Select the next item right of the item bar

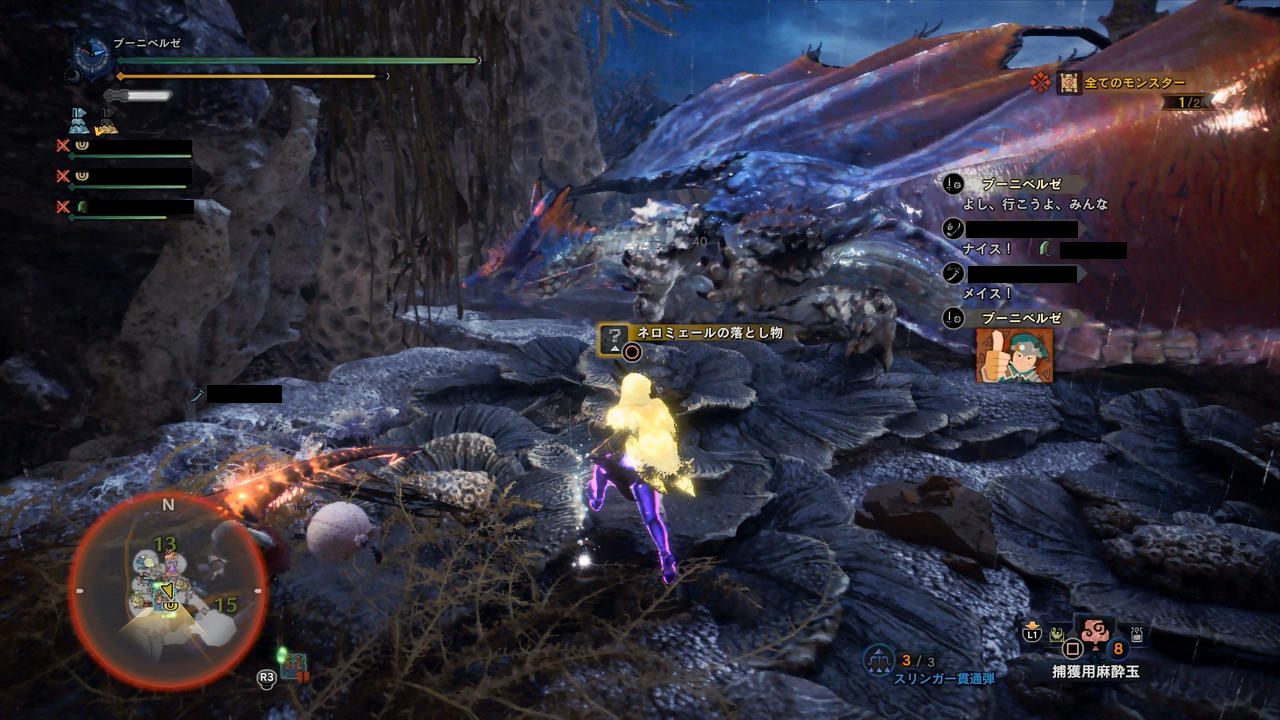[x=1136, y=632]
